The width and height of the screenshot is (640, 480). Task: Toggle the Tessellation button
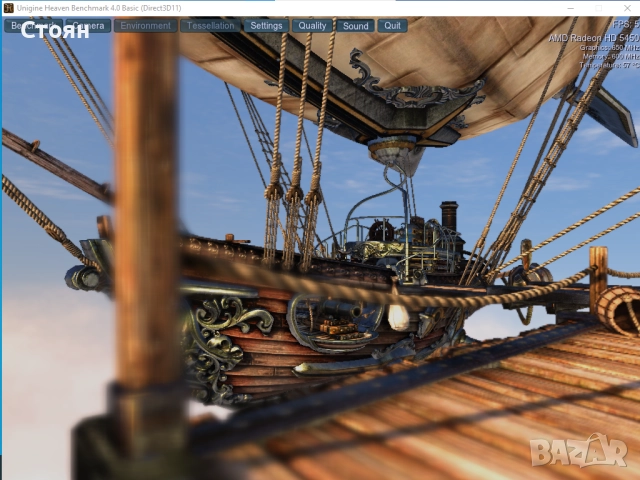pos(210,25)
